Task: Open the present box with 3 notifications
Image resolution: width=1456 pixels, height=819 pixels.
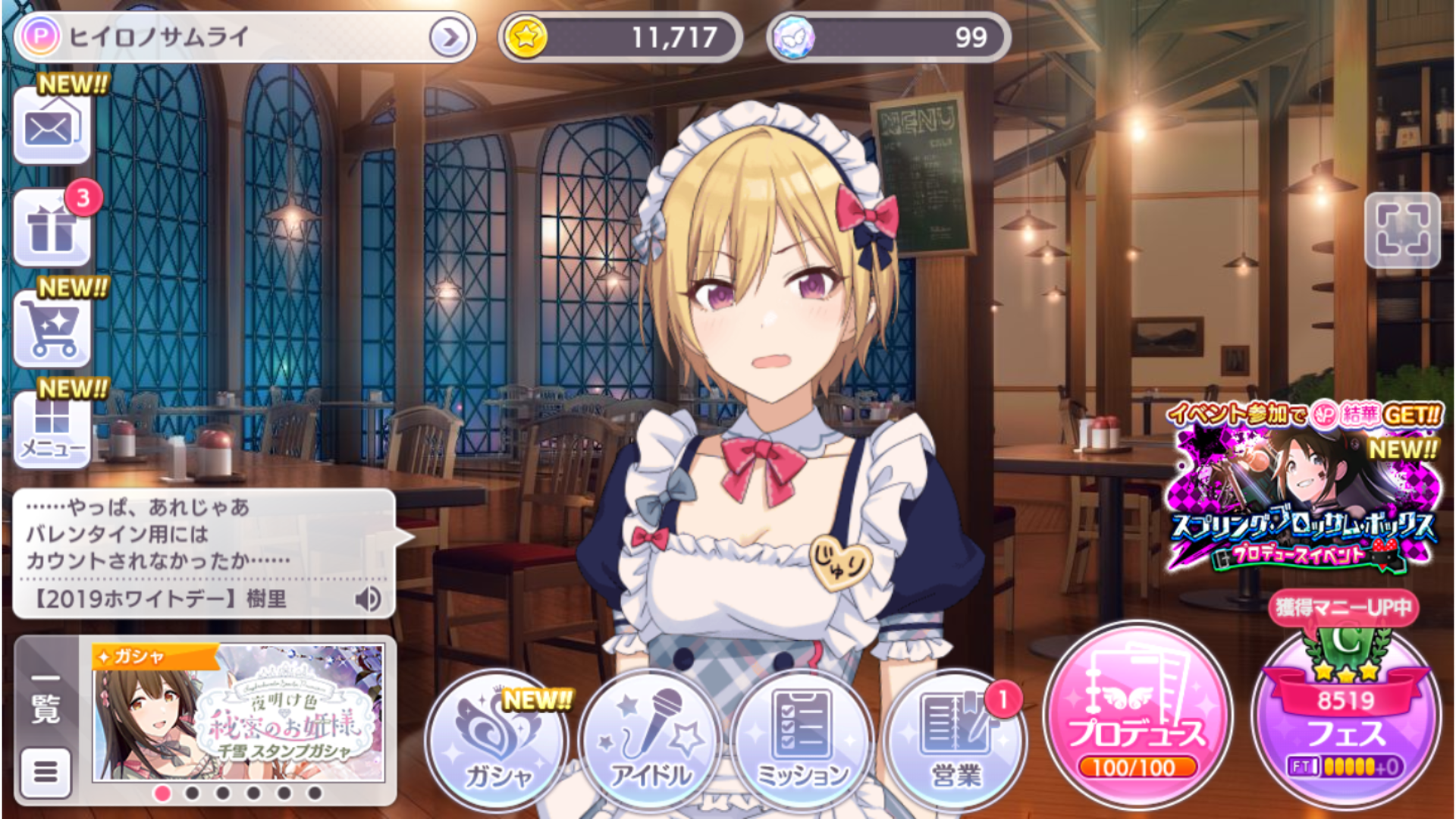Action: (x=52, y=227)
